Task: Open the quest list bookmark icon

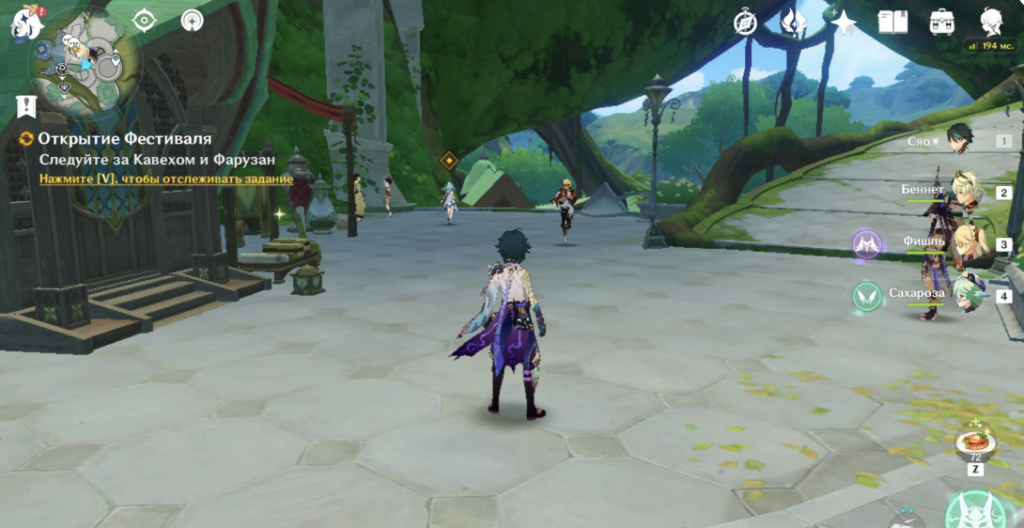Action: coord(27,106)
